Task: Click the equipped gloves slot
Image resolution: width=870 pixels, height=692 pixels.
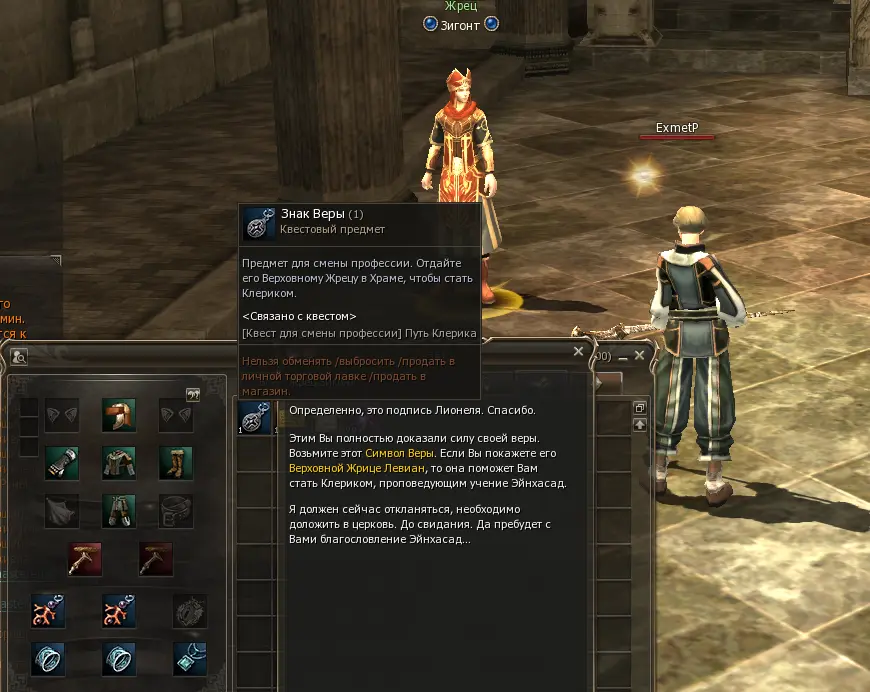Action: tap(61, 463)
